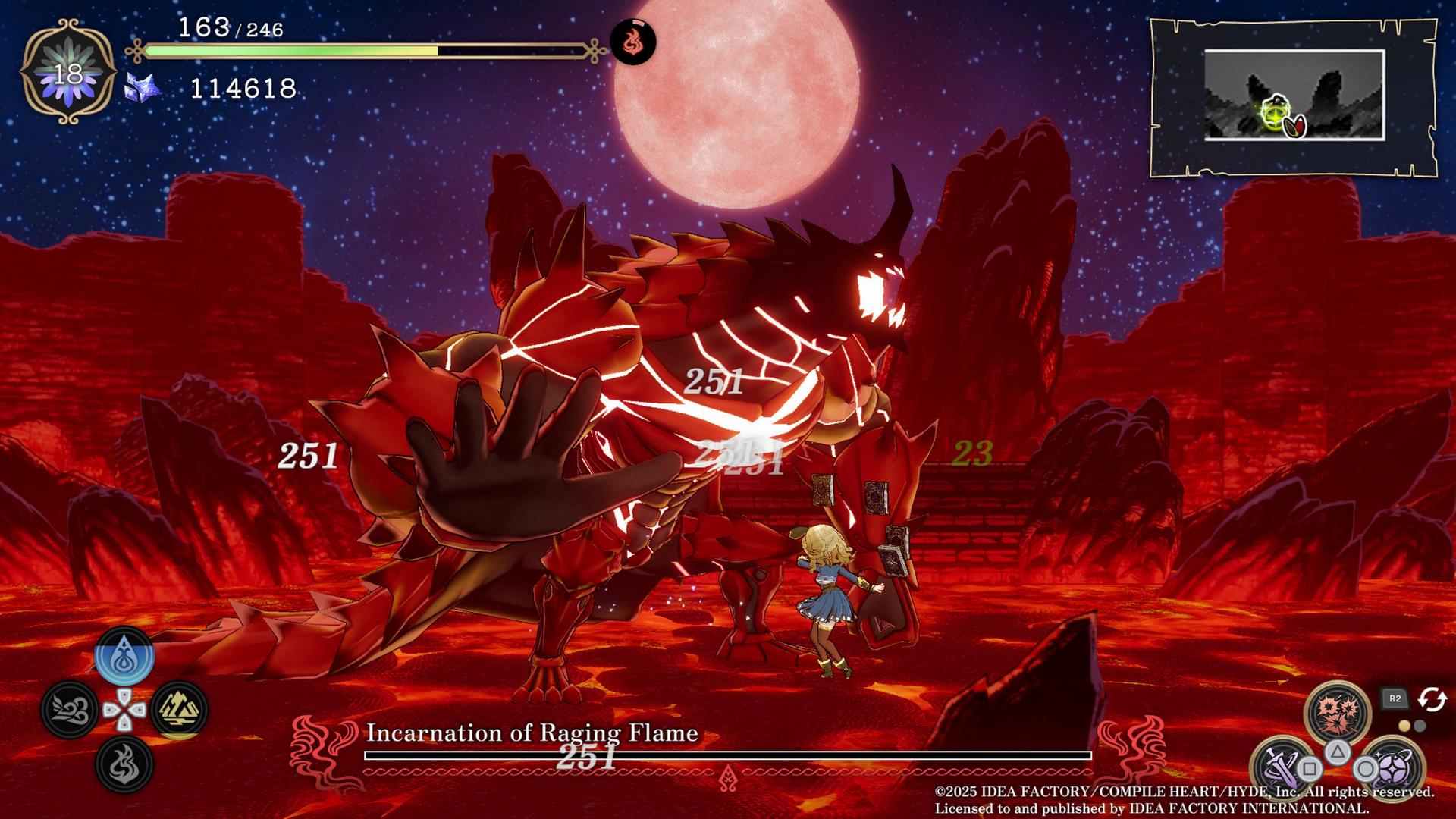Open the minimap in the corner
Screen dimensions: 1456x819
click(x=1294, y=96)
